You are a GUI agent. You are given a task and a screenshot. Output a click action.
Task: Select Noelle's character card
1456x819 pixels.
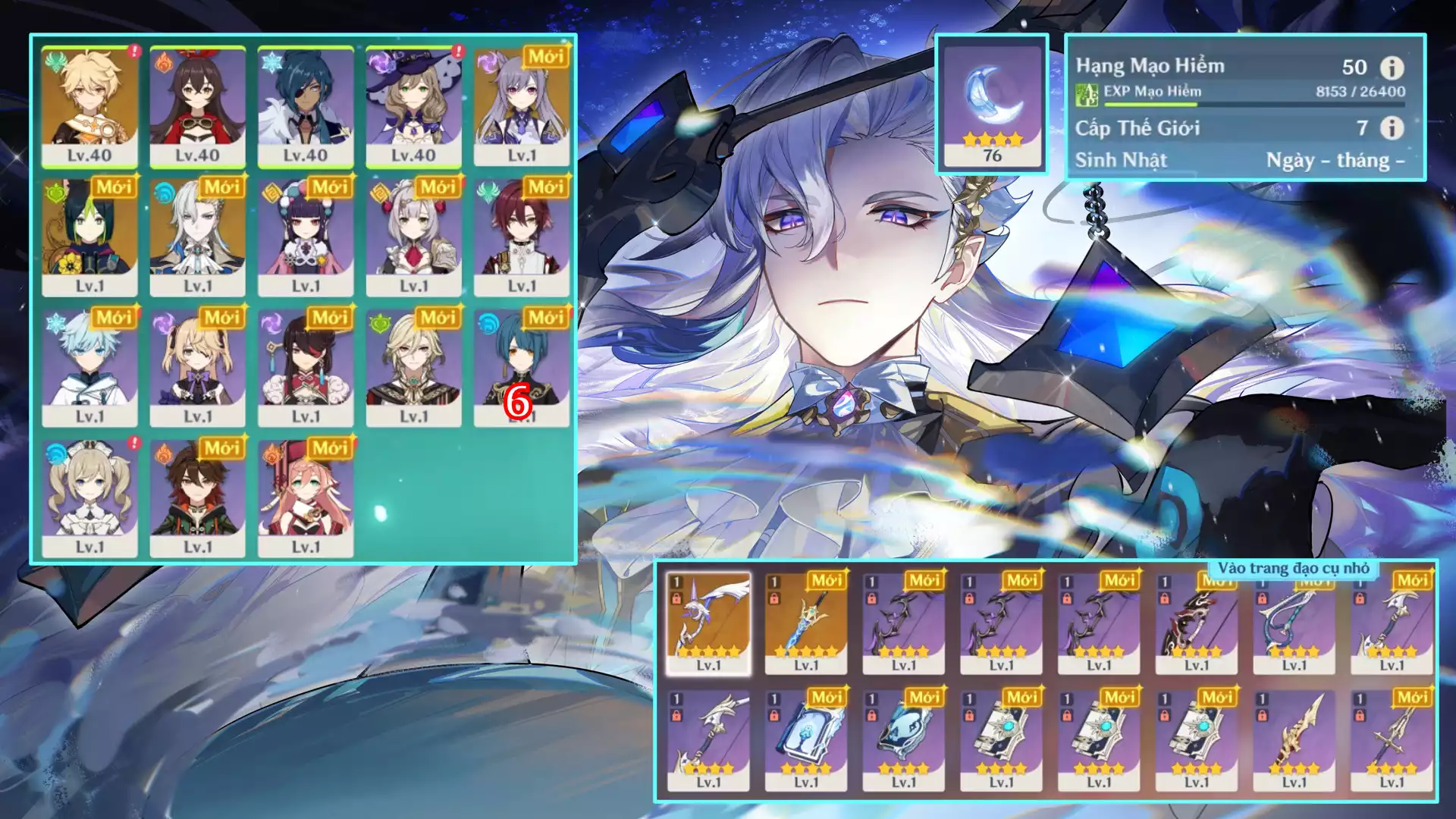pos(413,237)
